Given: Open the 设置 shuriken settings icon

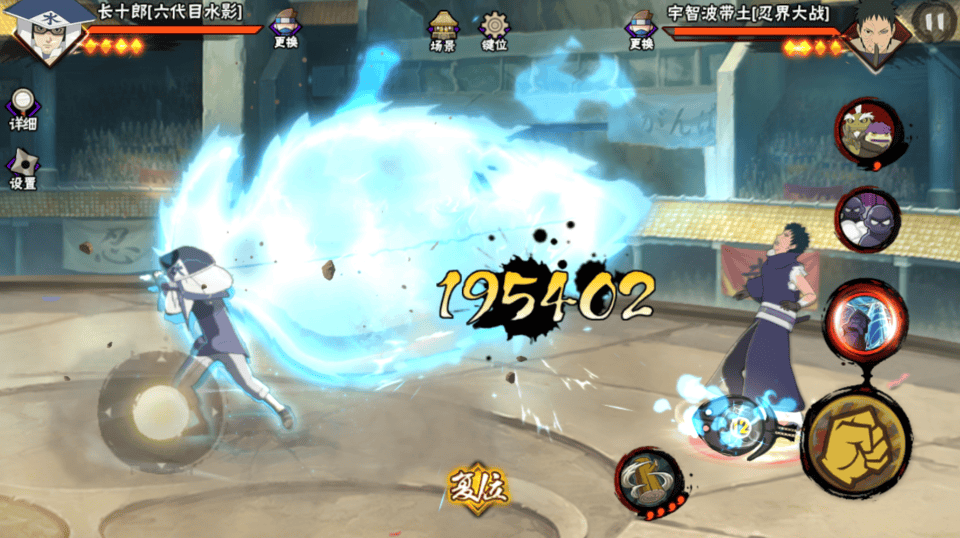Looking at the screenshot, I should pos(22,169).
